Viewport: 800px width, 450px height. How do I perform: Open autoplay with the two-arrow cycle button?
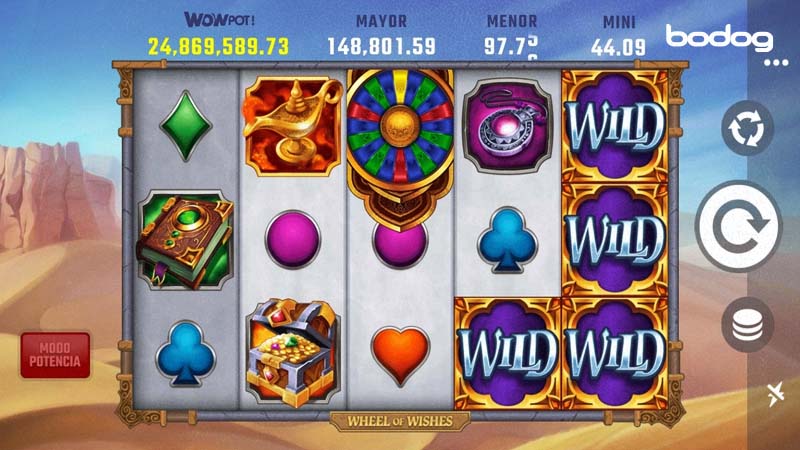tap(747, 131)
